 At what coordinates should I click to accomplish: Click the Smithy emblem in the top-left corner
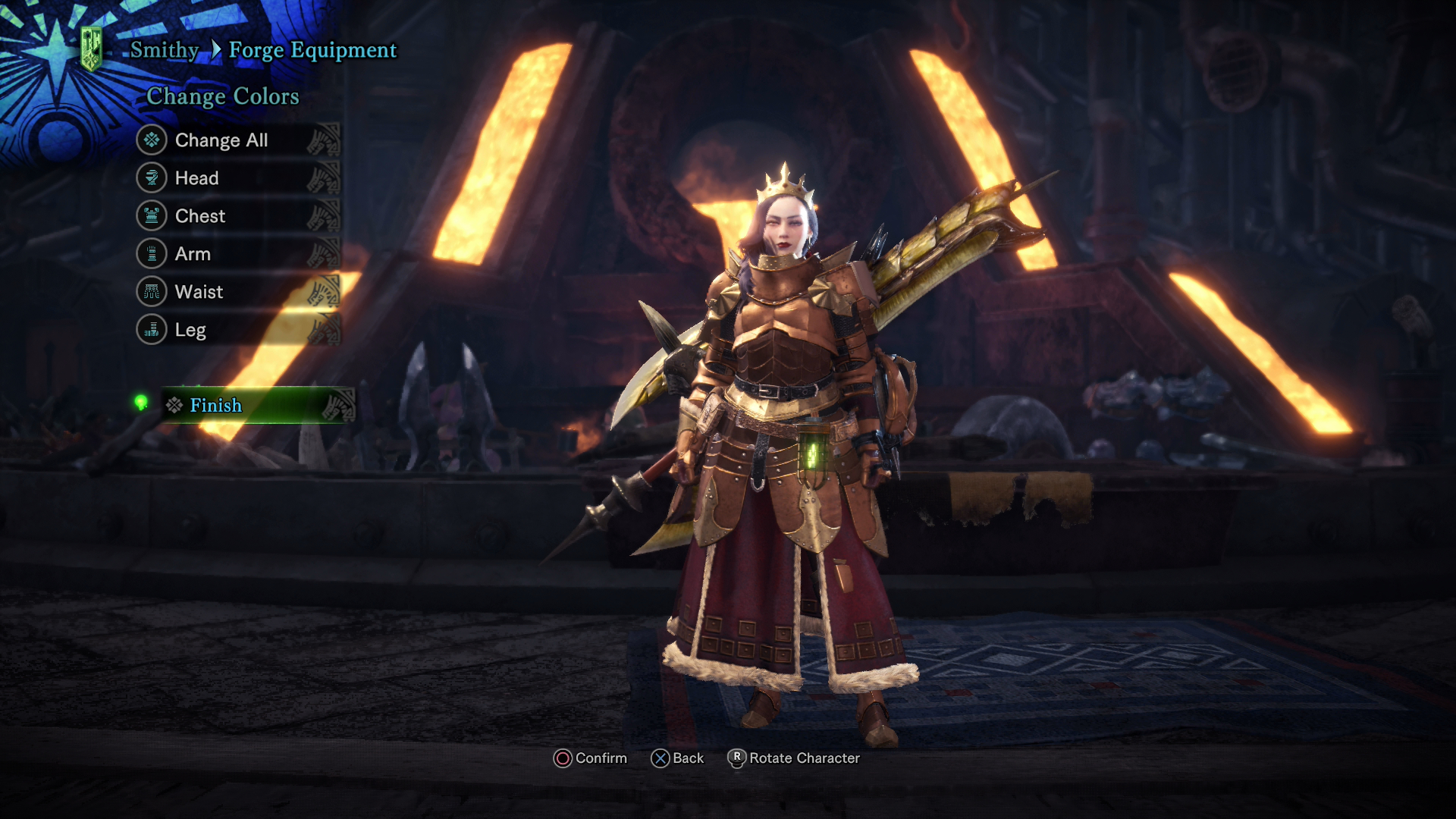click(91, 45)
